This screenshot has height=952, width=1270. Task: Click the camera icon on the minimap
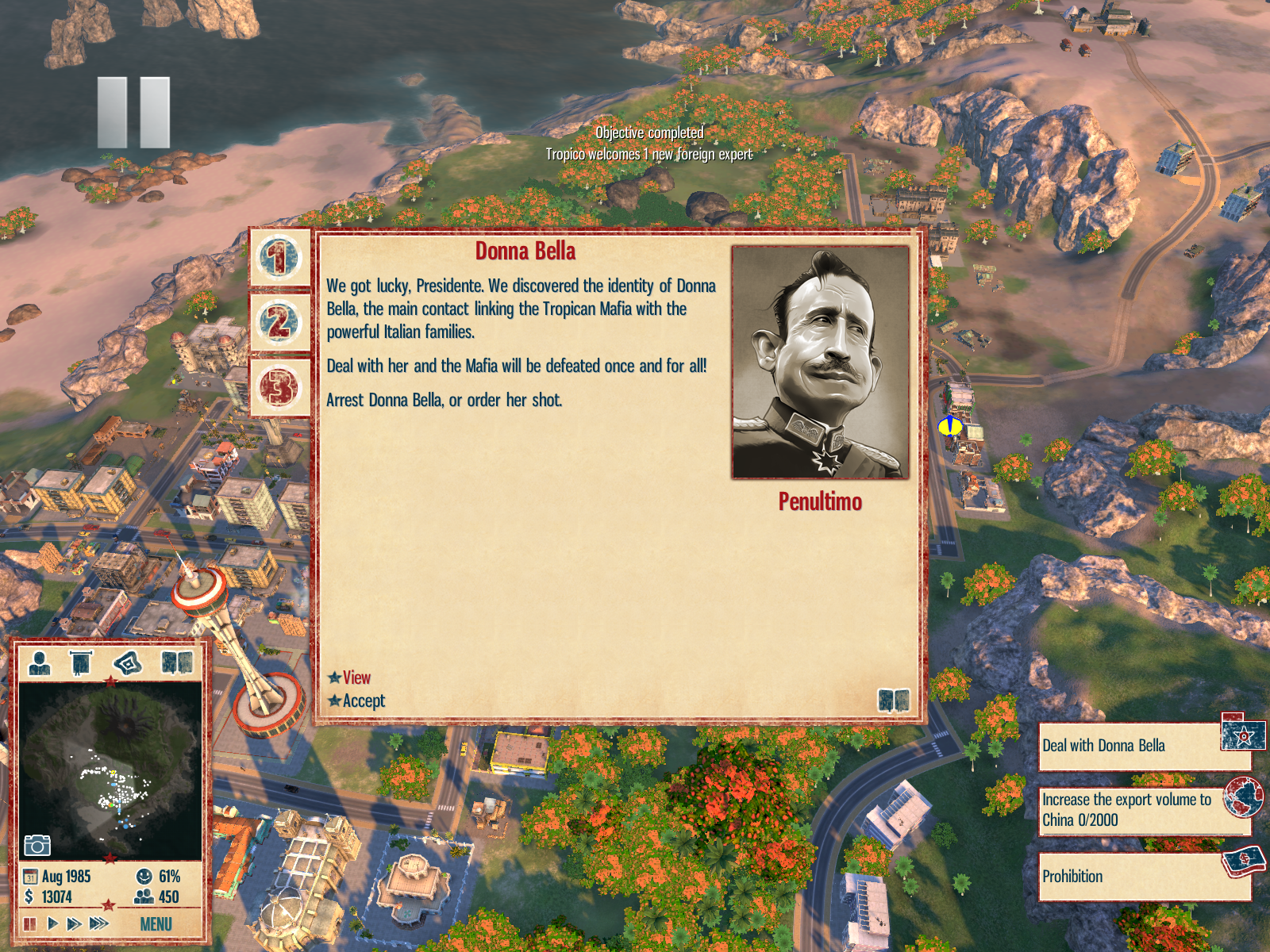click(37, 846)
